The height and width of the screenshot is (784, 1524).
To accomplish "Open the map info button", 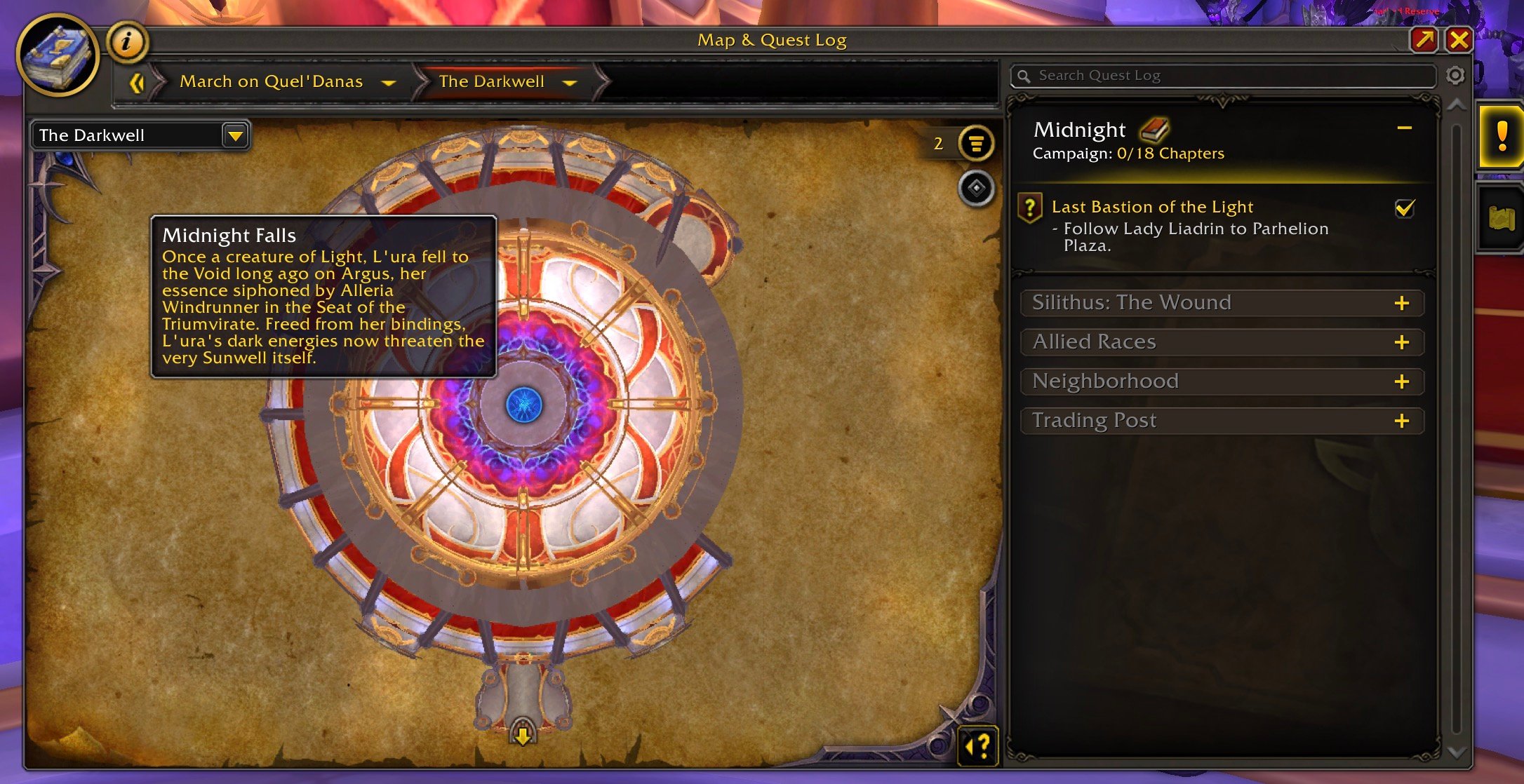I will (x=127, y=42).
